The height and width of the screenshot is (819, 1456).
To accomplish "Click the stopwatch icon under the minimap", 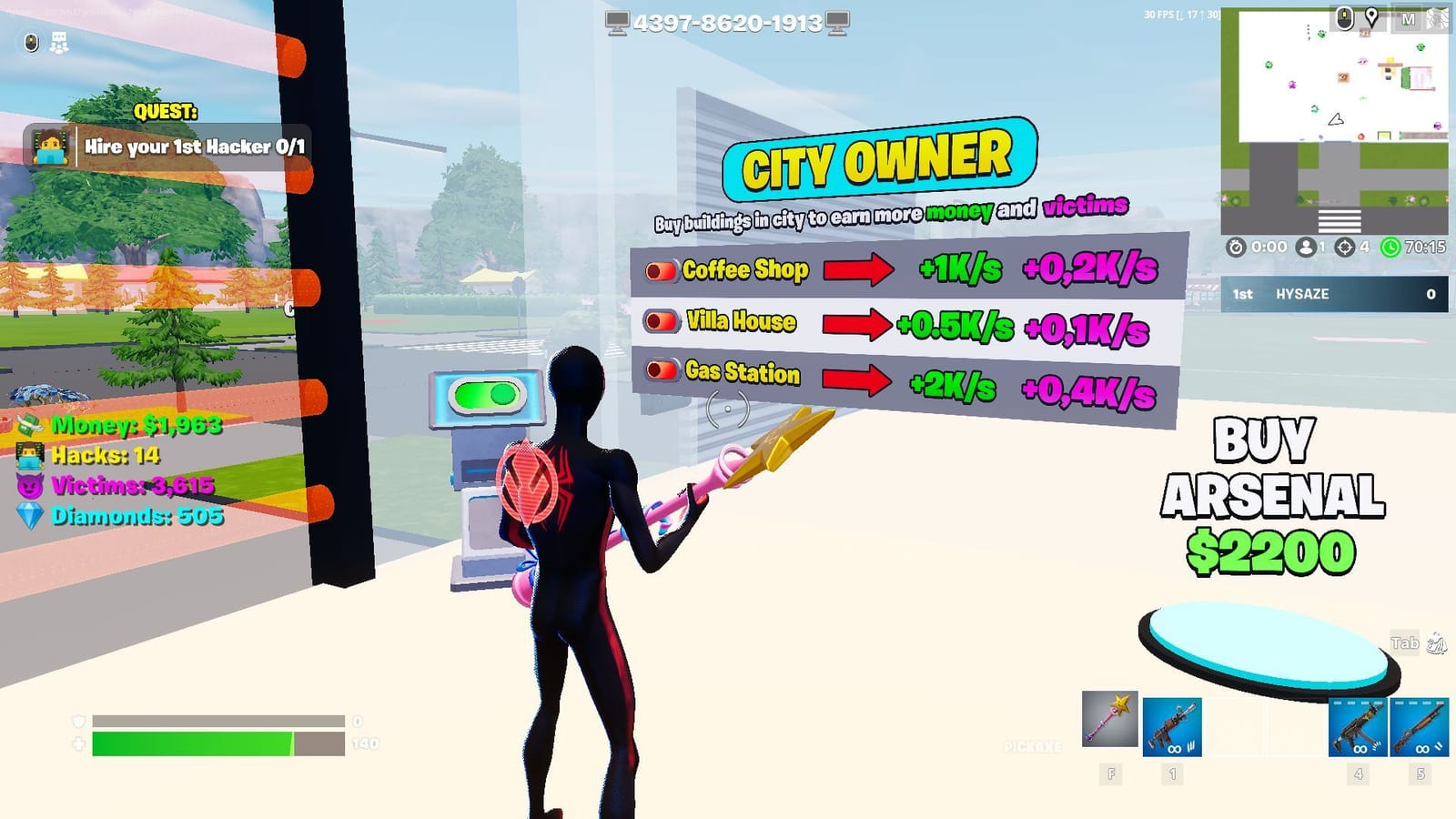I will click(1235, 246).
